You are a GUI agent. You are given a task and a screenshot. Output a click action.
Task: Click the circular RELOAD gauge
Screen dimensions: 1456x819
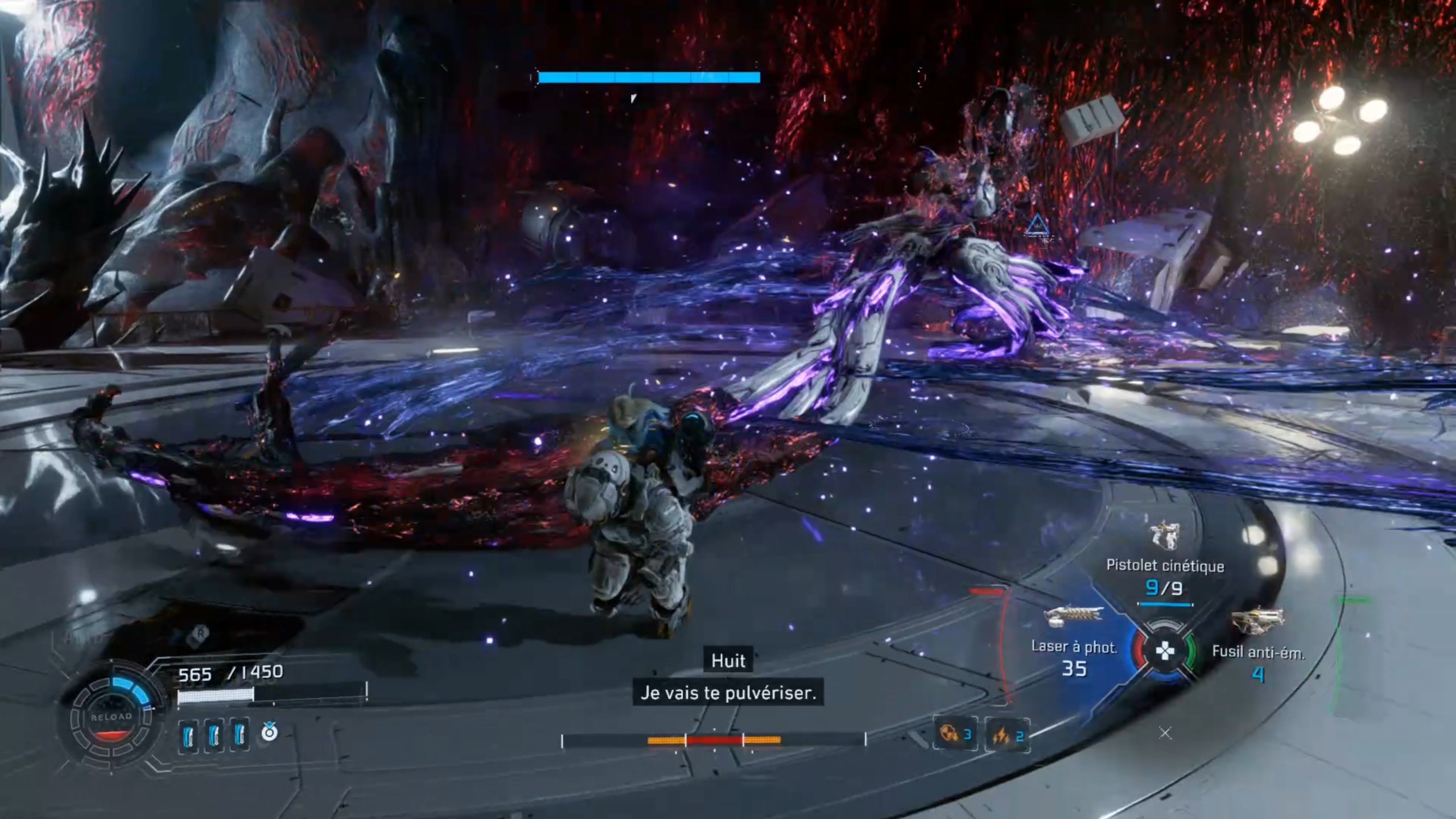[112, 717]
